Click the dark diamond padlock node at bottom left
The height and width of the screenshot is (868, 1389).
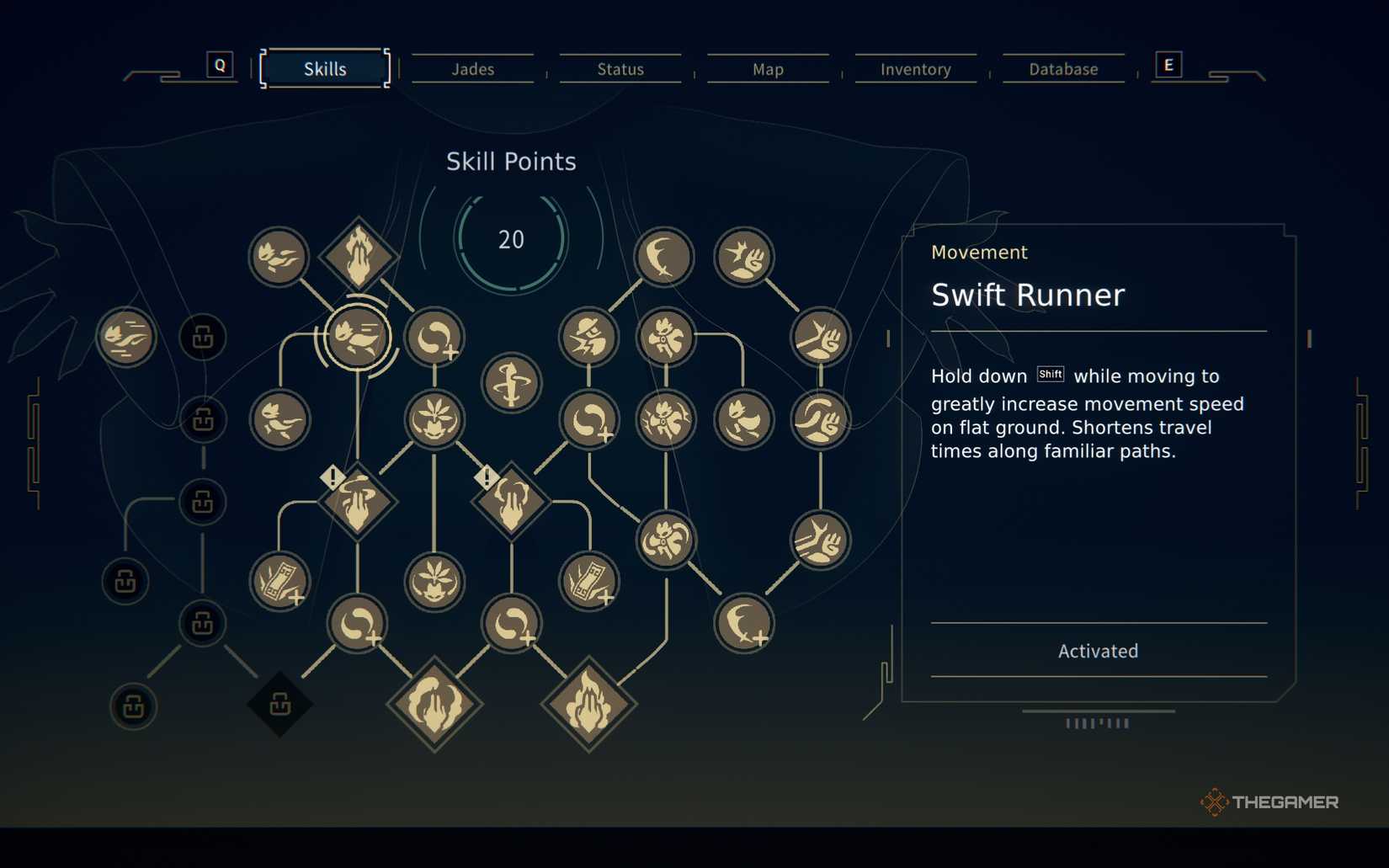click(280, 705)
